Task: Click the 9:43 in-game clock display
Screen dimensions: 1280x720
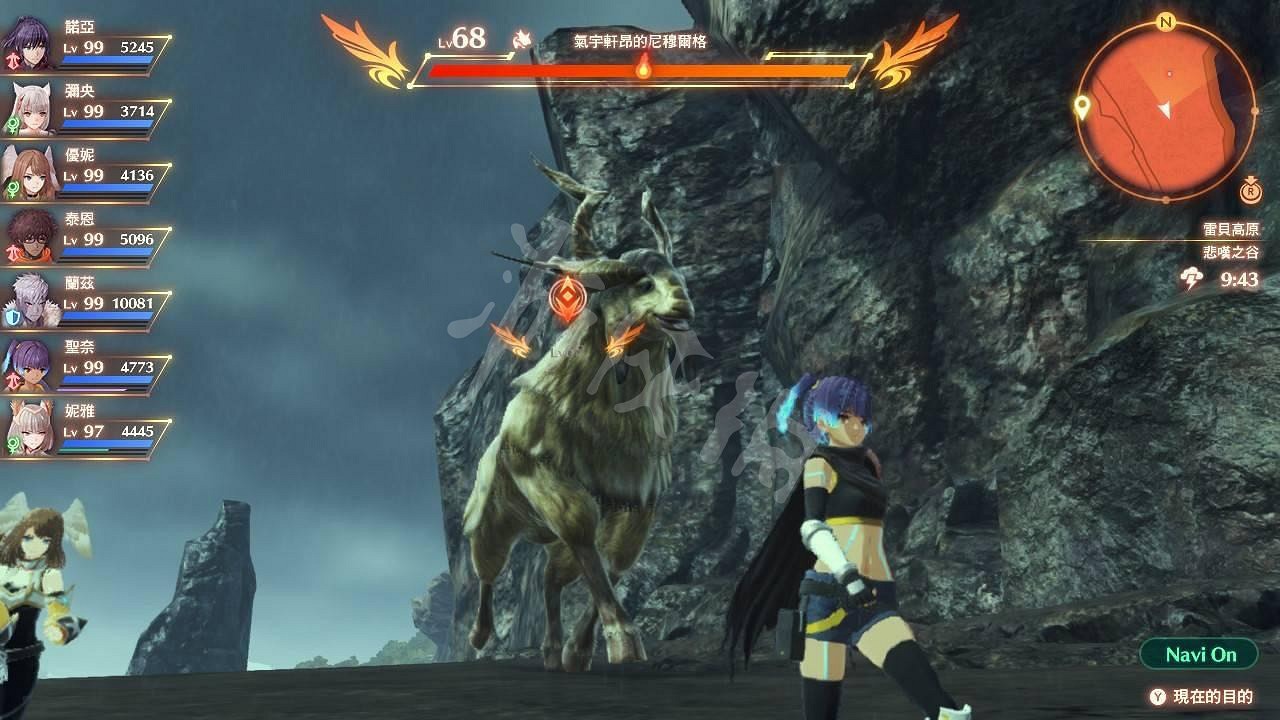Action: 1240,278
